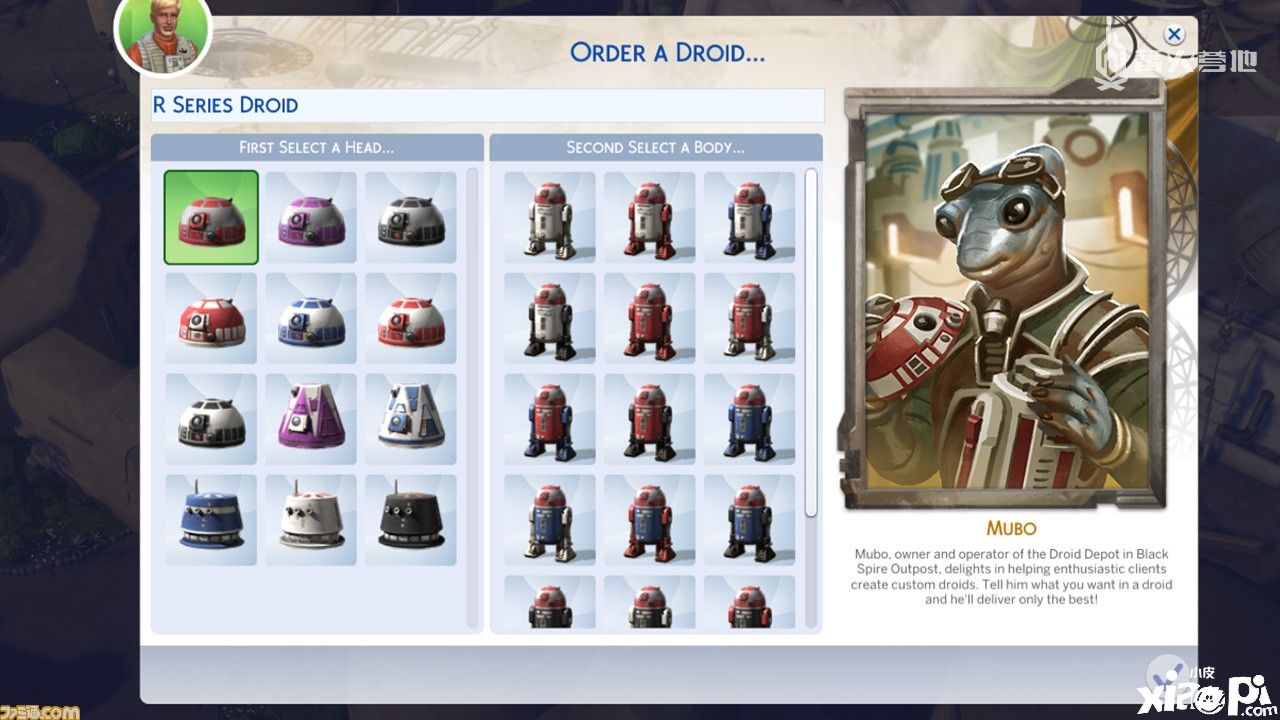Select the white body with white legs
The width and height of the screenshot is (1280, 720).
(550, 217)
